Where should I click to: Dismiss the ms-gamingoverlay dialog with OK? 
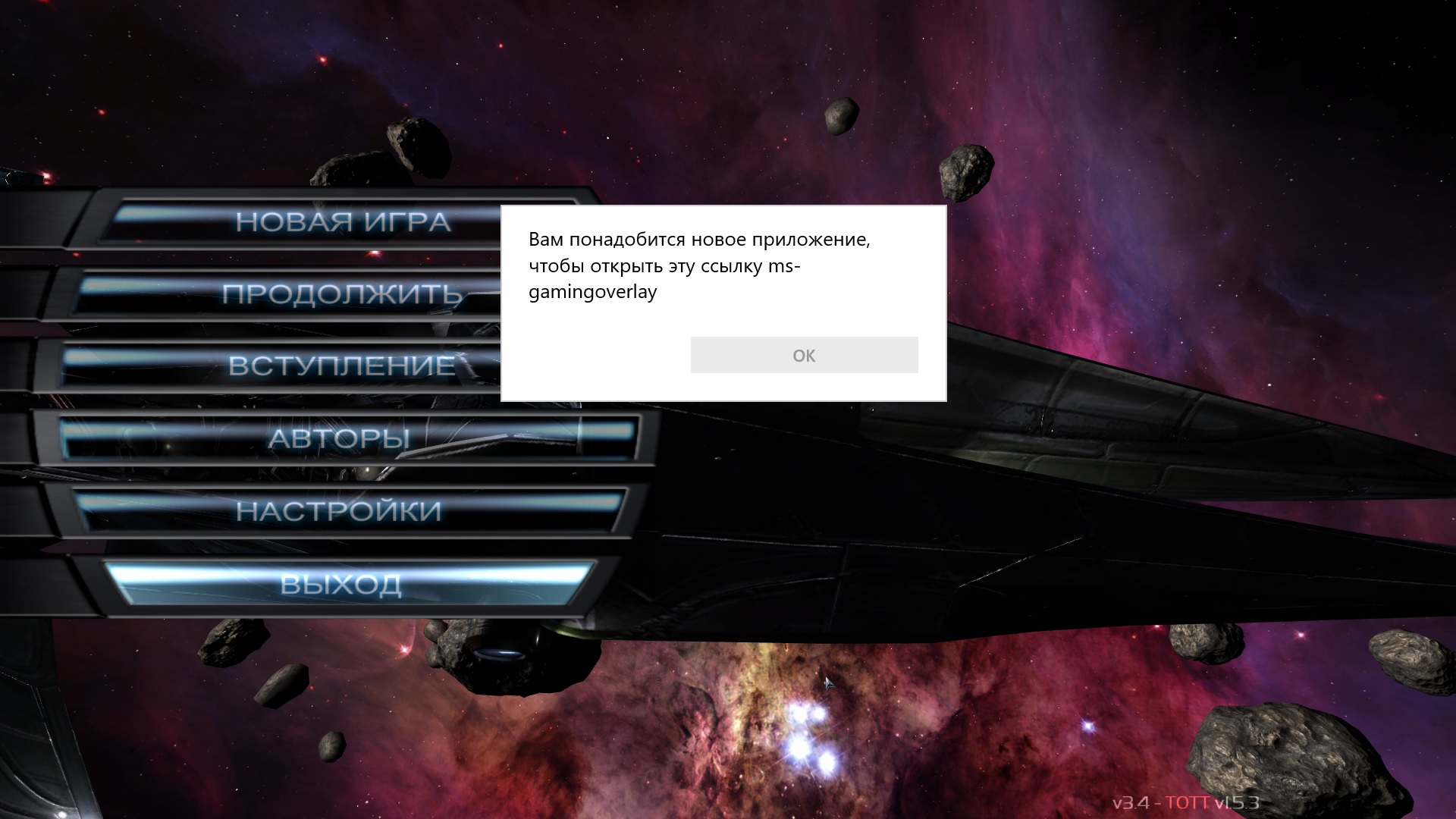tap(804, 355)
